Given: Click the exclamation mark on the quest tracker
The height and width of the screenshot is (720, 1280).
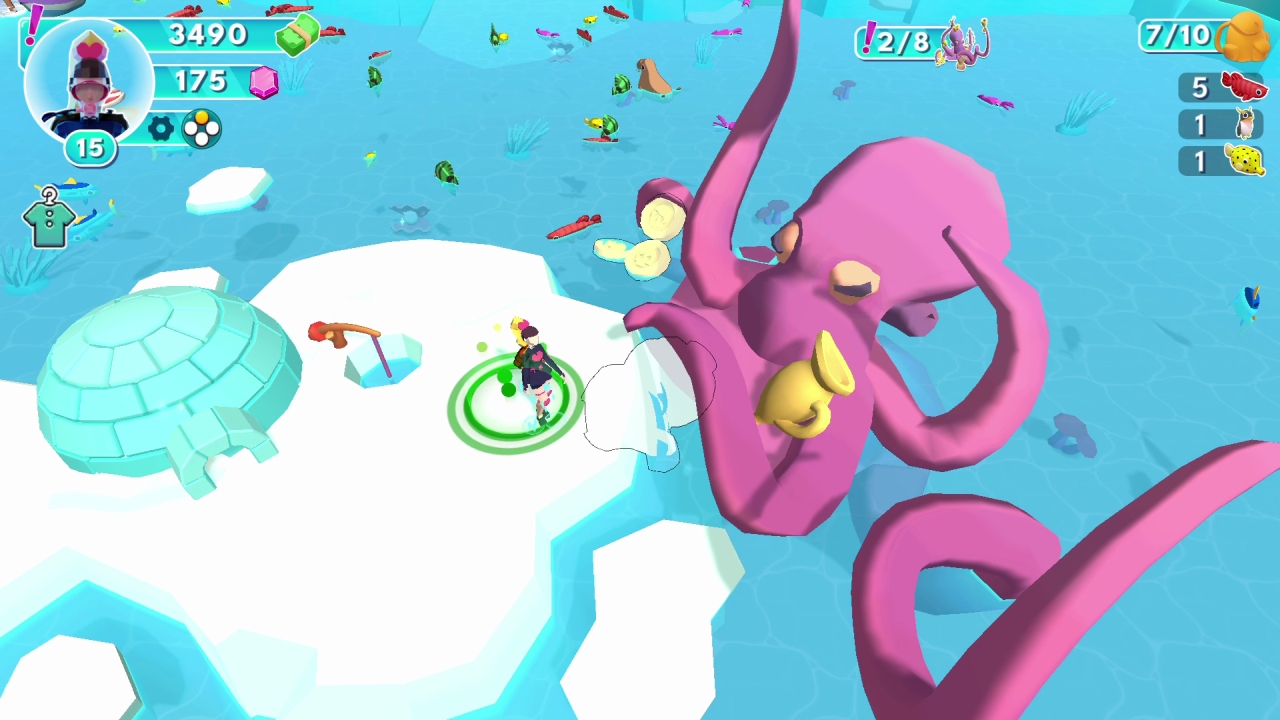Looking at the screenshot, I should (869, 37).
